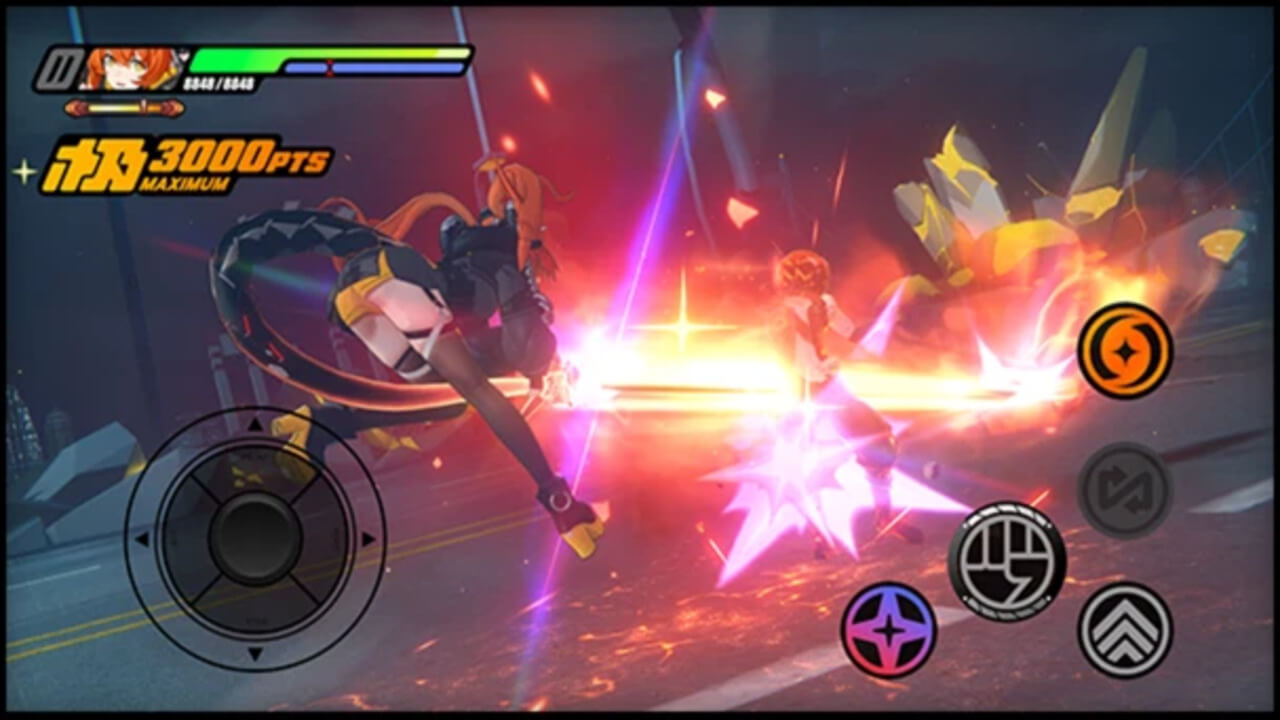Tap the virtual joystick center knob

255,538
